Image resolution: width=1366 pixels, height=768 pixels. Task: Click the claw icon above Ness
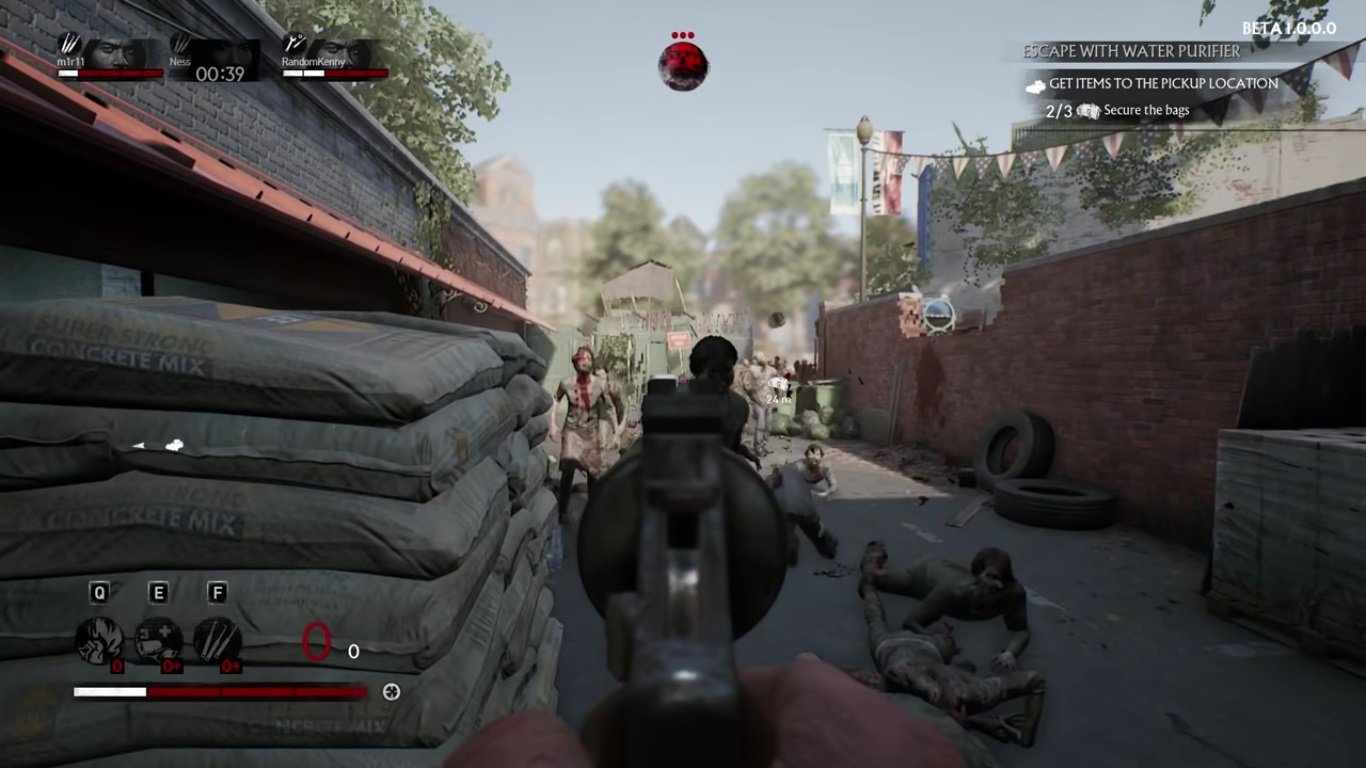coord(182,42)
